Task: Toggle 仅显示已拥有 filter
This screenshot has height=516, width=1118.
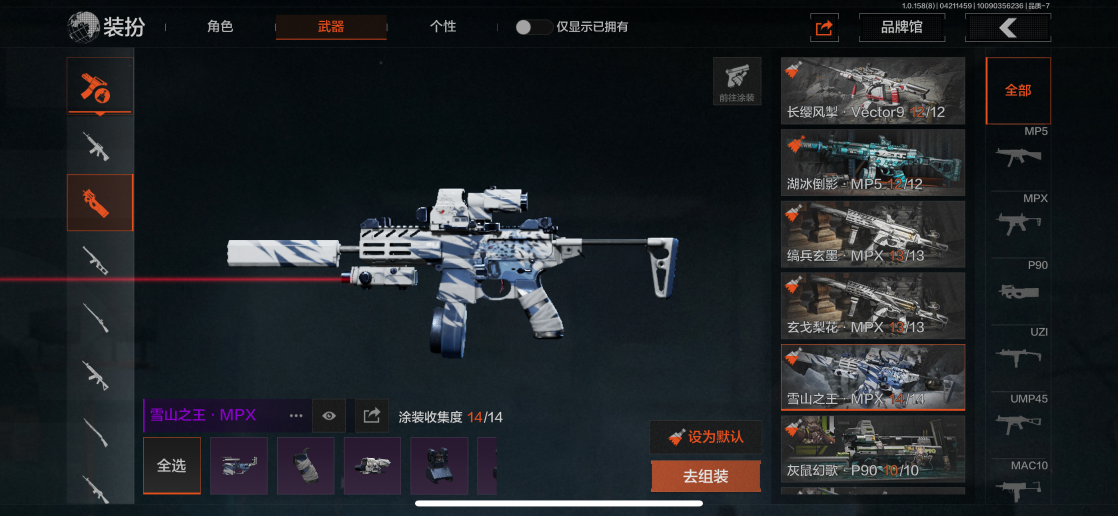Action: click(533, 27)
